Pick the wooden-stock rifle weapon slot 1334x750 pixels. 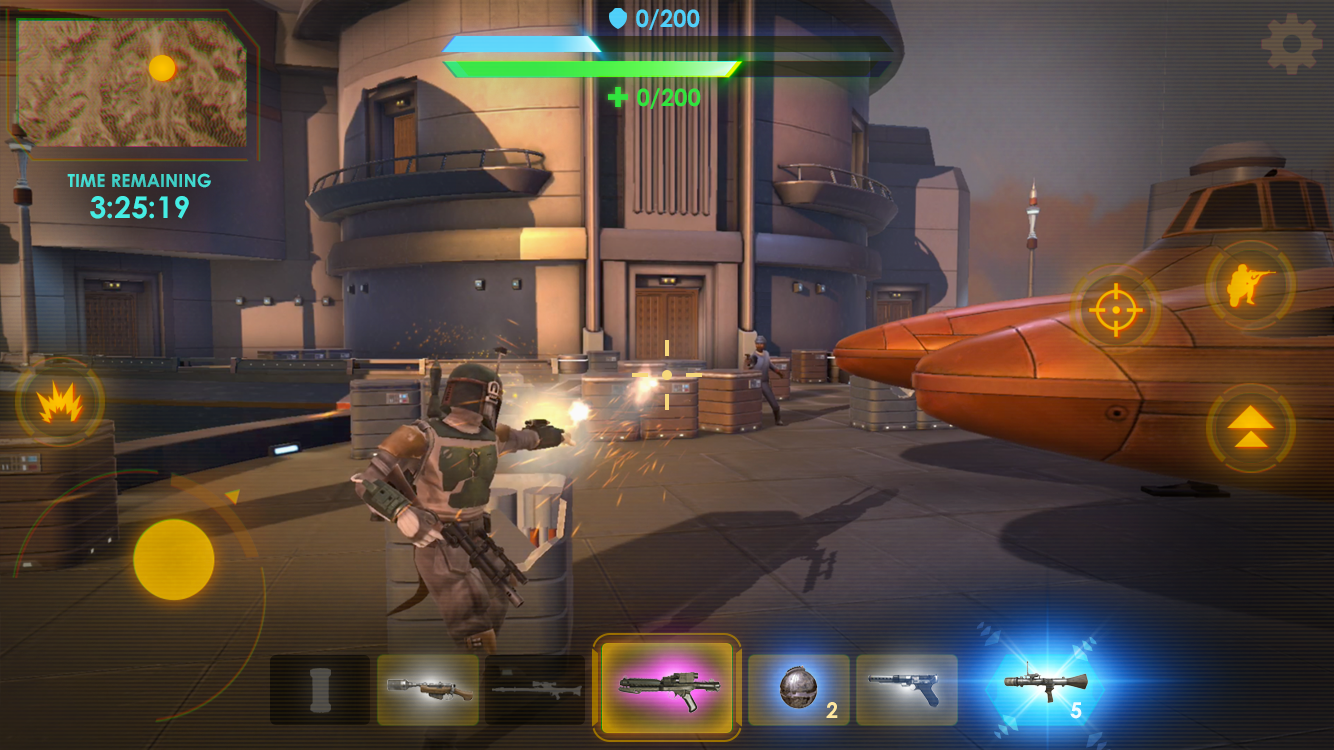(x=428, y=689)
